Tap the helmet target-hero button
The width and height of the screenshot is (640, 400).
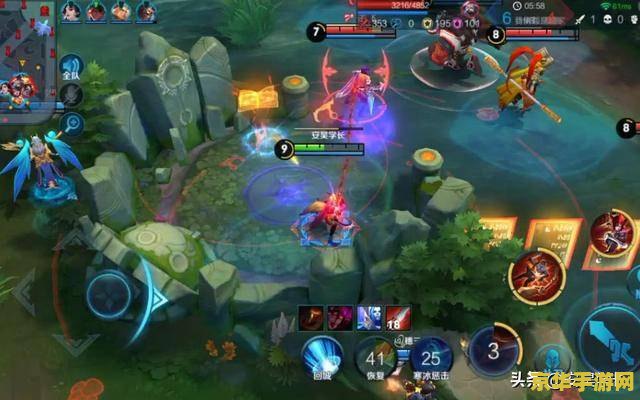[546, 356]
